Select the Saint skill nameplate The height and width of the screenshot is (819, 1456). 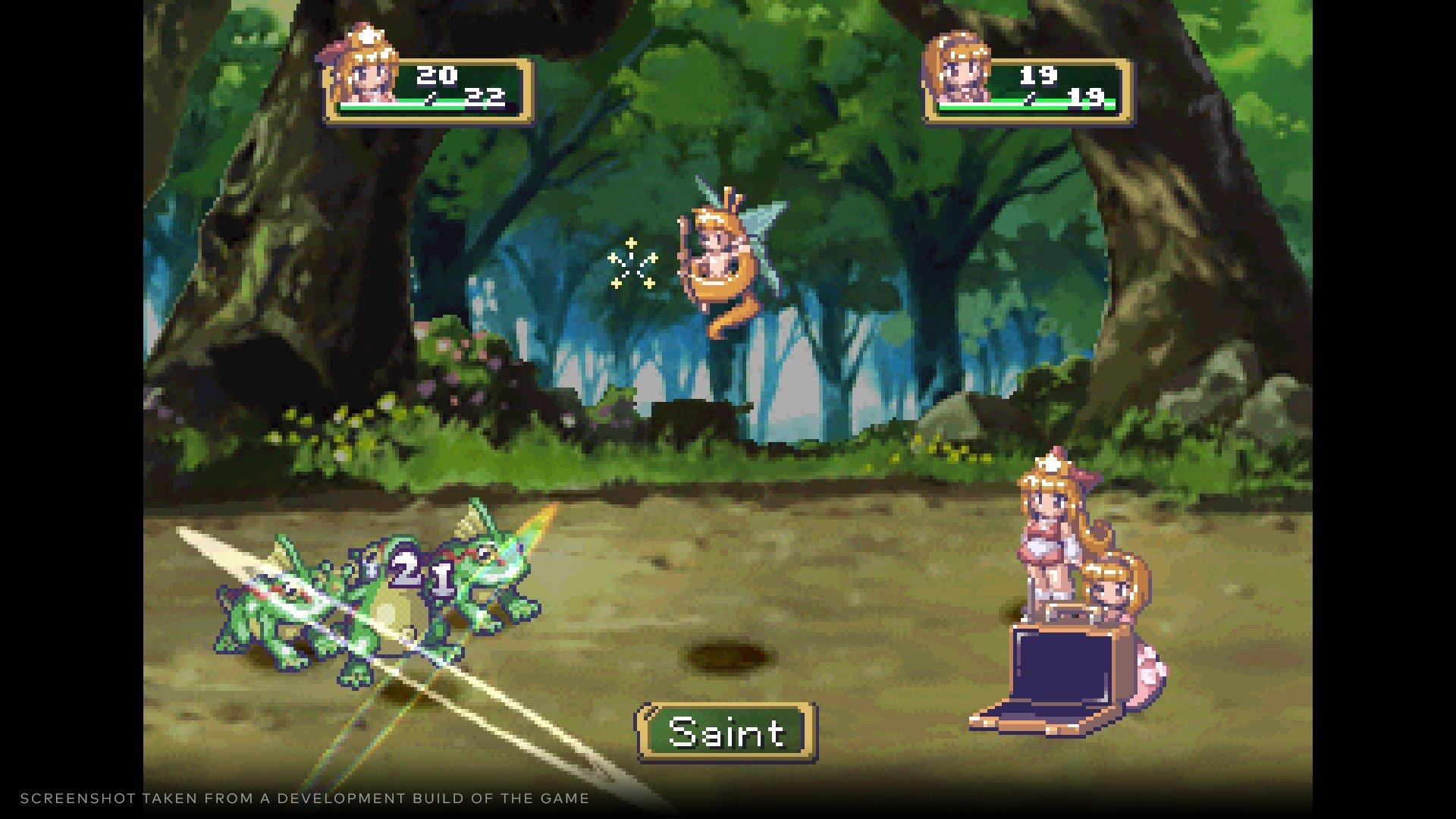[726, 730]
